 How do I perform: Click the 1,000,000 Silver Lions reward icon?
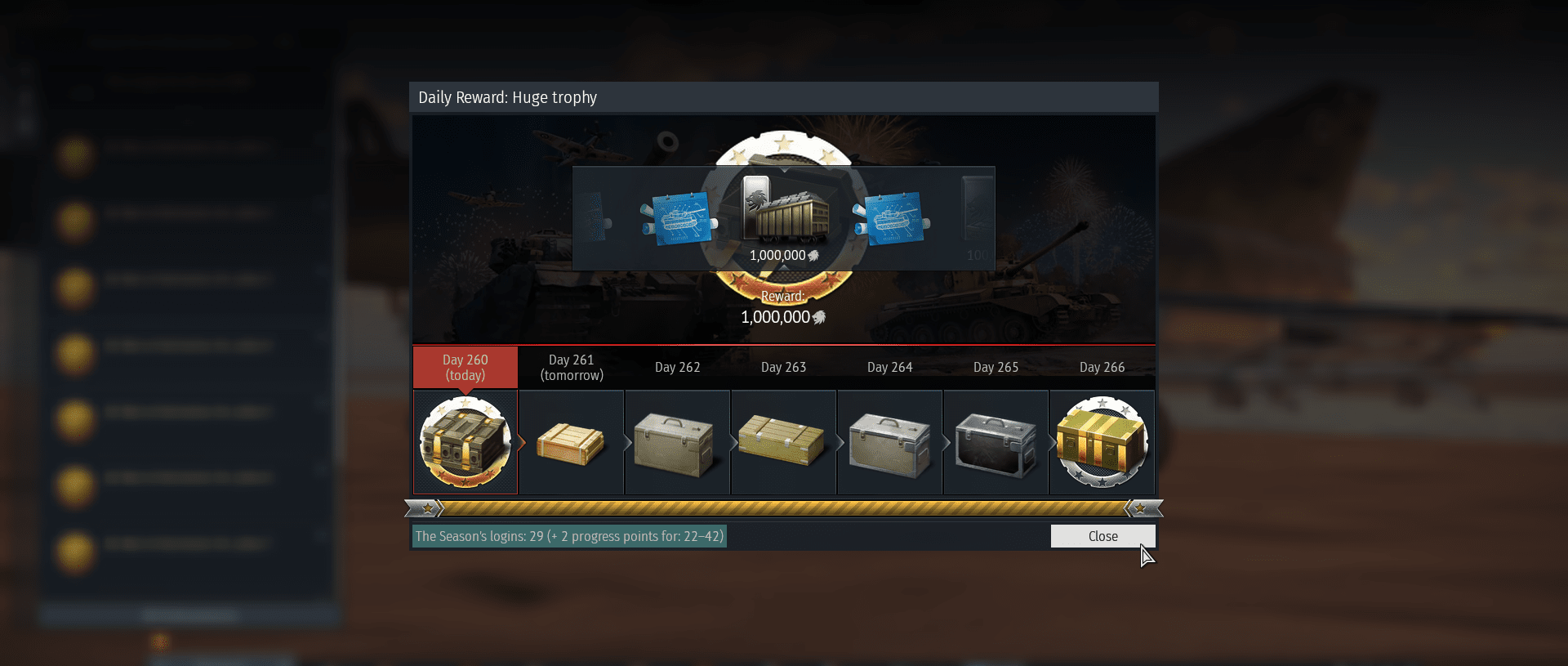pyautogui.click(x=784, y=212)
